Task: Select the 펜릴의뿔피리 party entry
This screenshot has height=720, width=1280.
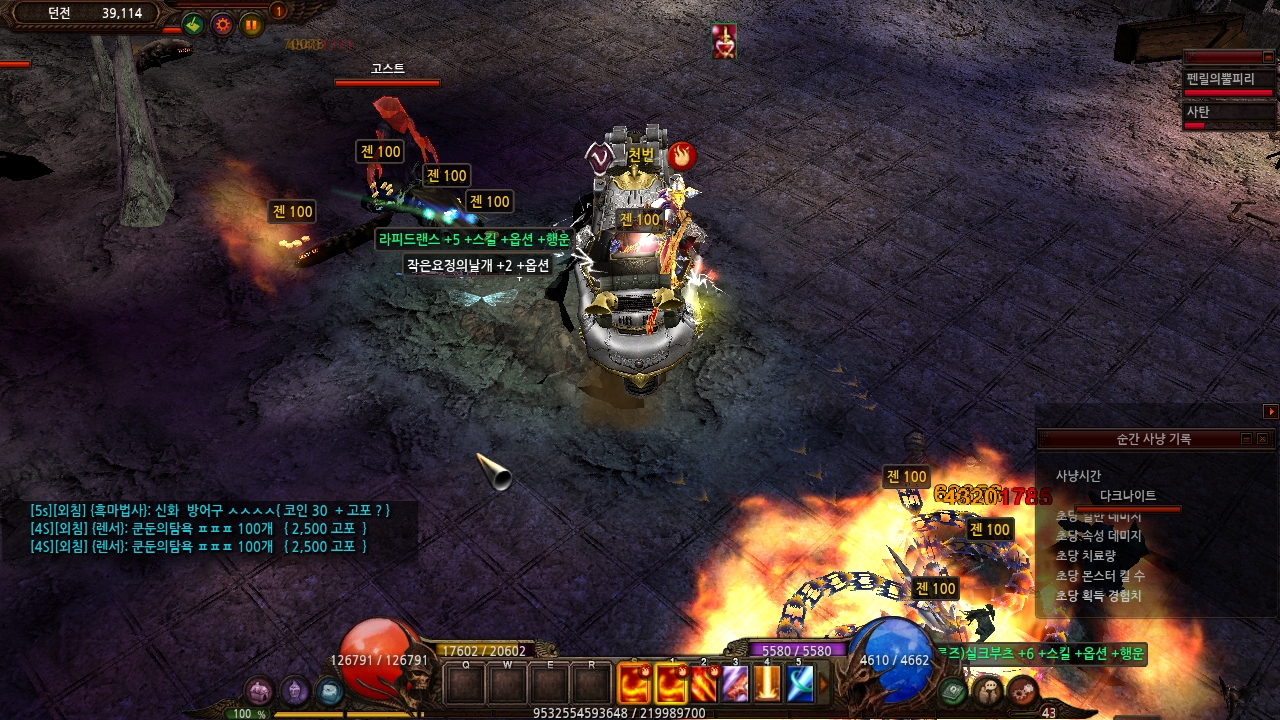Action: [x=1229, y=82]
